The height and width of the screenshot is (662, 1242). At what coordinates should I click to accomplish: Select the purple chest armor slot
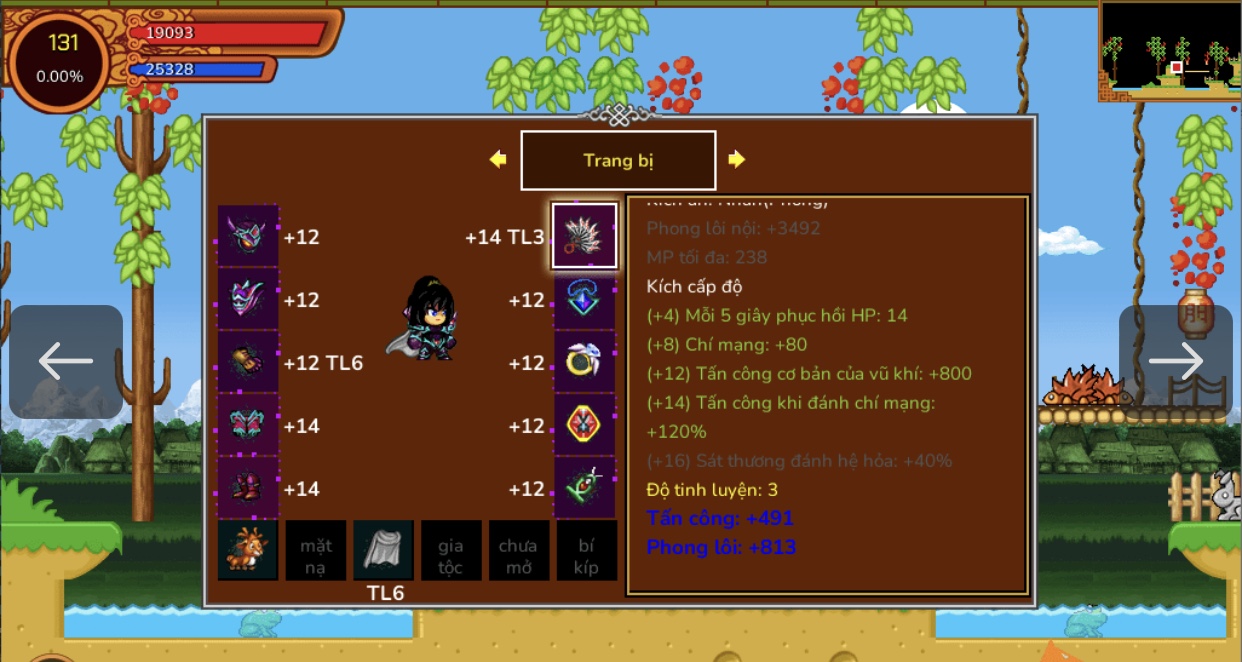point(247,300)
